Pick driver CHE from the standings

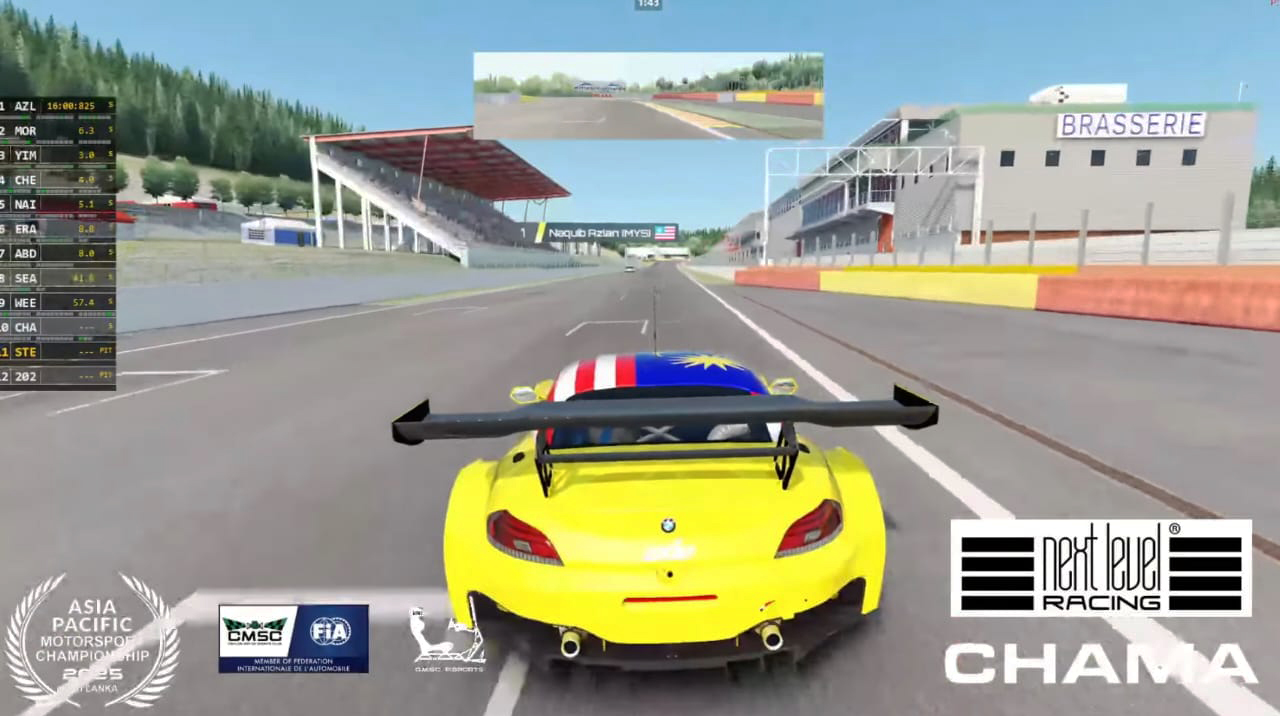point(57,180)
